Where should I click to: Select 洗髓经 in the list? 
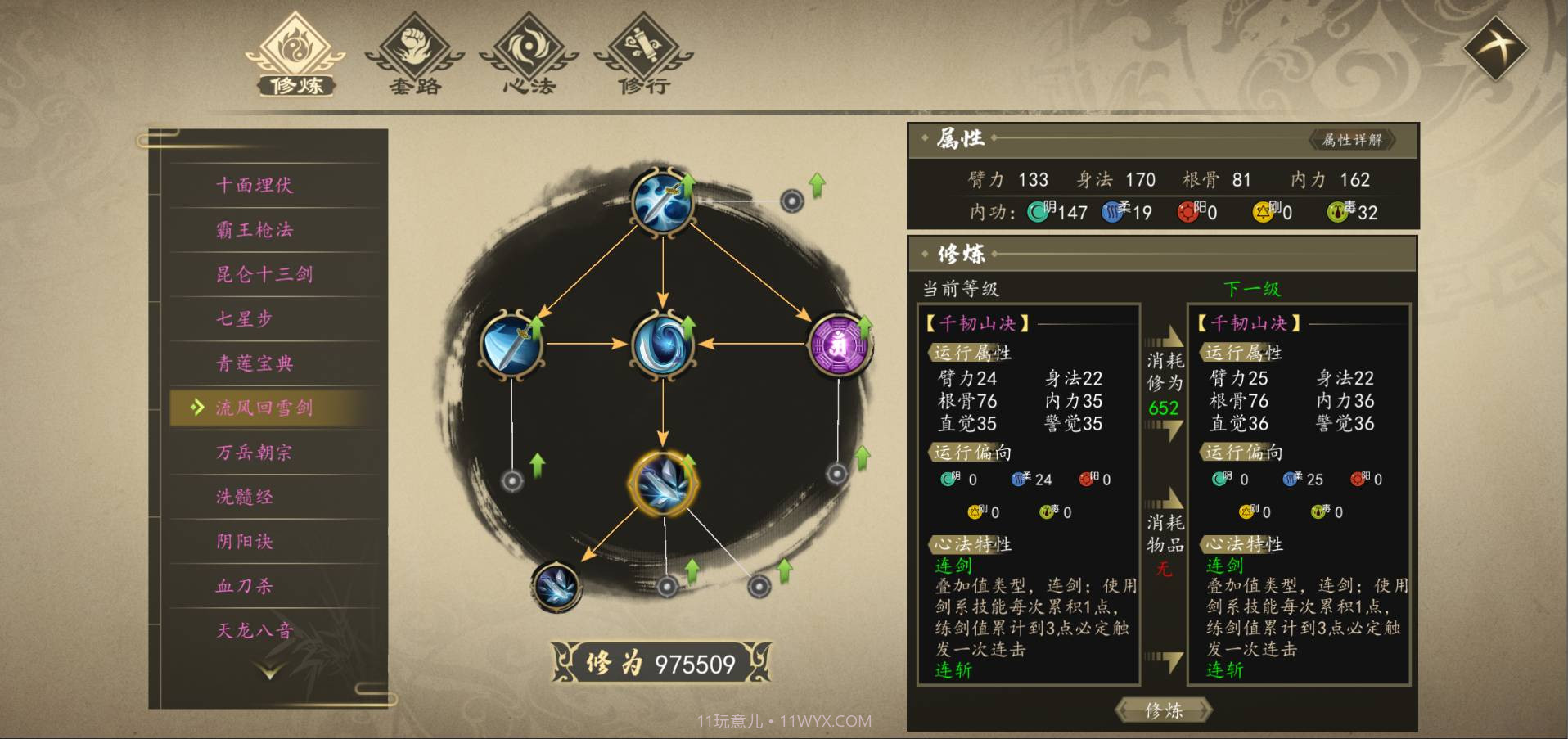click(244, 497)
